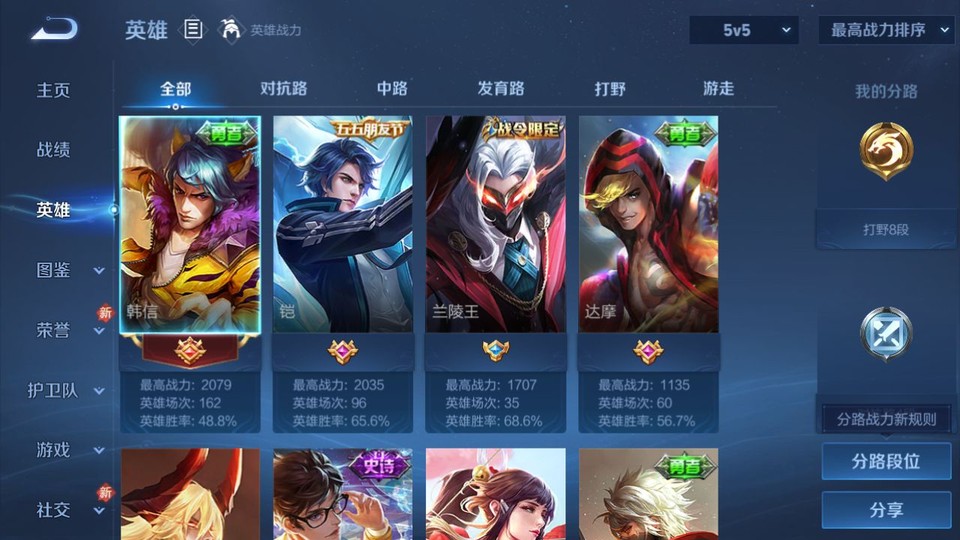Select the 韩信 hero card
Viewport: 960px width, 540px height.
pos(190,225)
